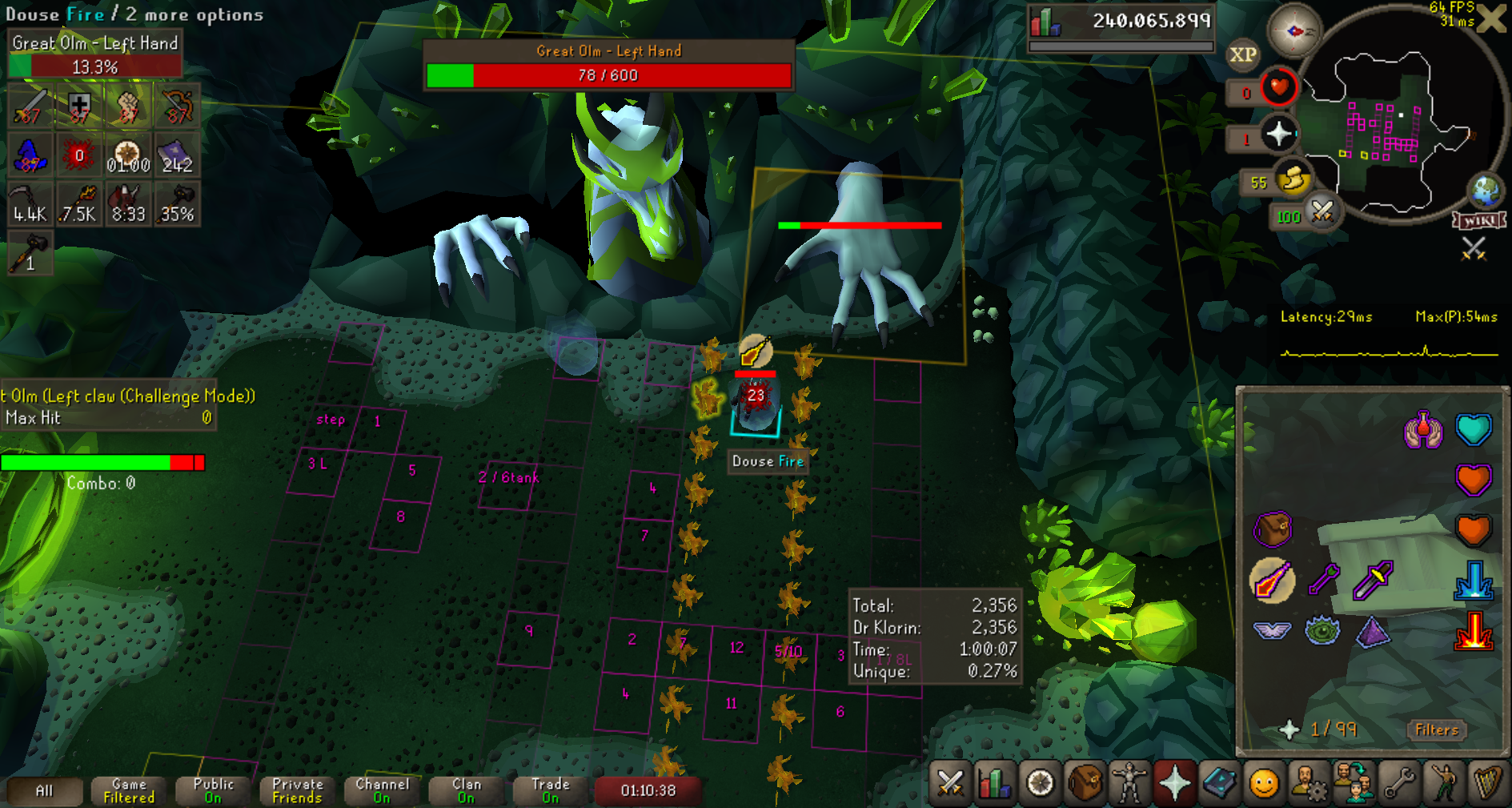Open the Inventory backpack tab

pos(1085,782)
